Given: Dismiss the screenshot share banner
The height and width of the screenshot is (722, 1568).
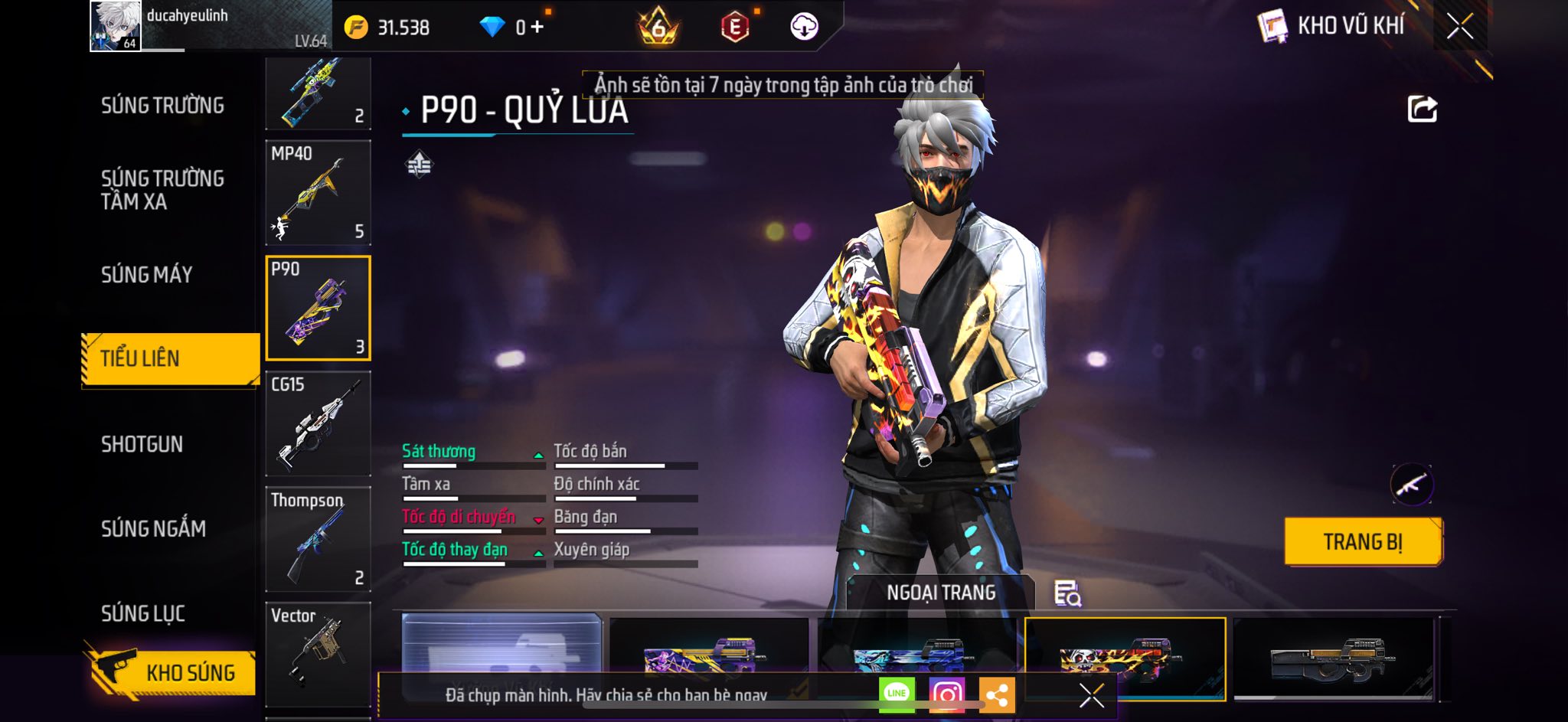Looking at the screenshot, I should [1091, 695].
